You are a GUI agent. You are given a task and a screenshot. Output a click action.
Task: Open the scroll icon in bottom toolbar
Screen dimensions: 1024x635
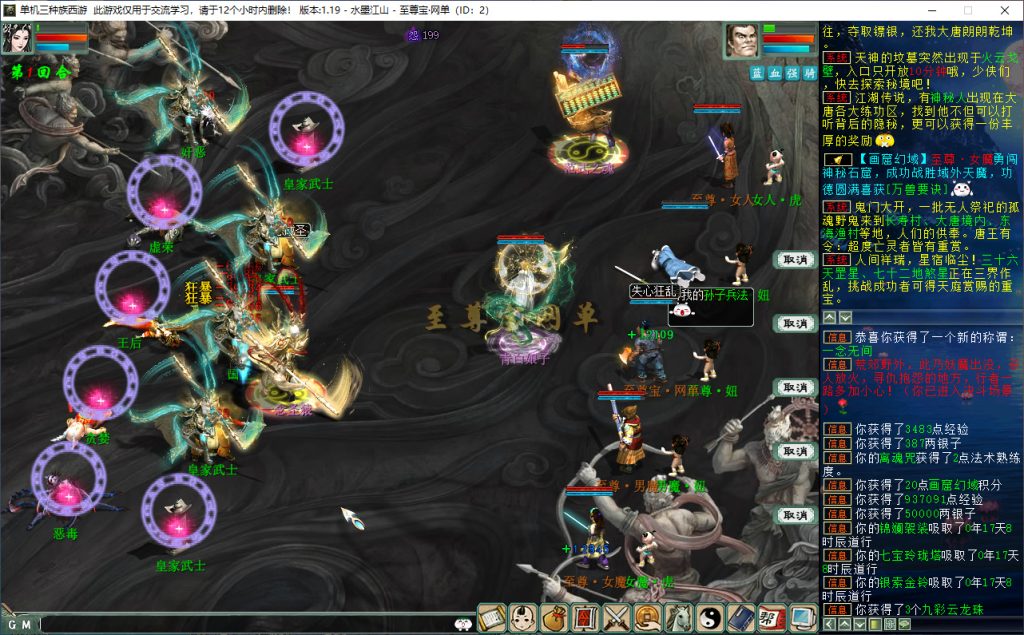coord(493,618)
